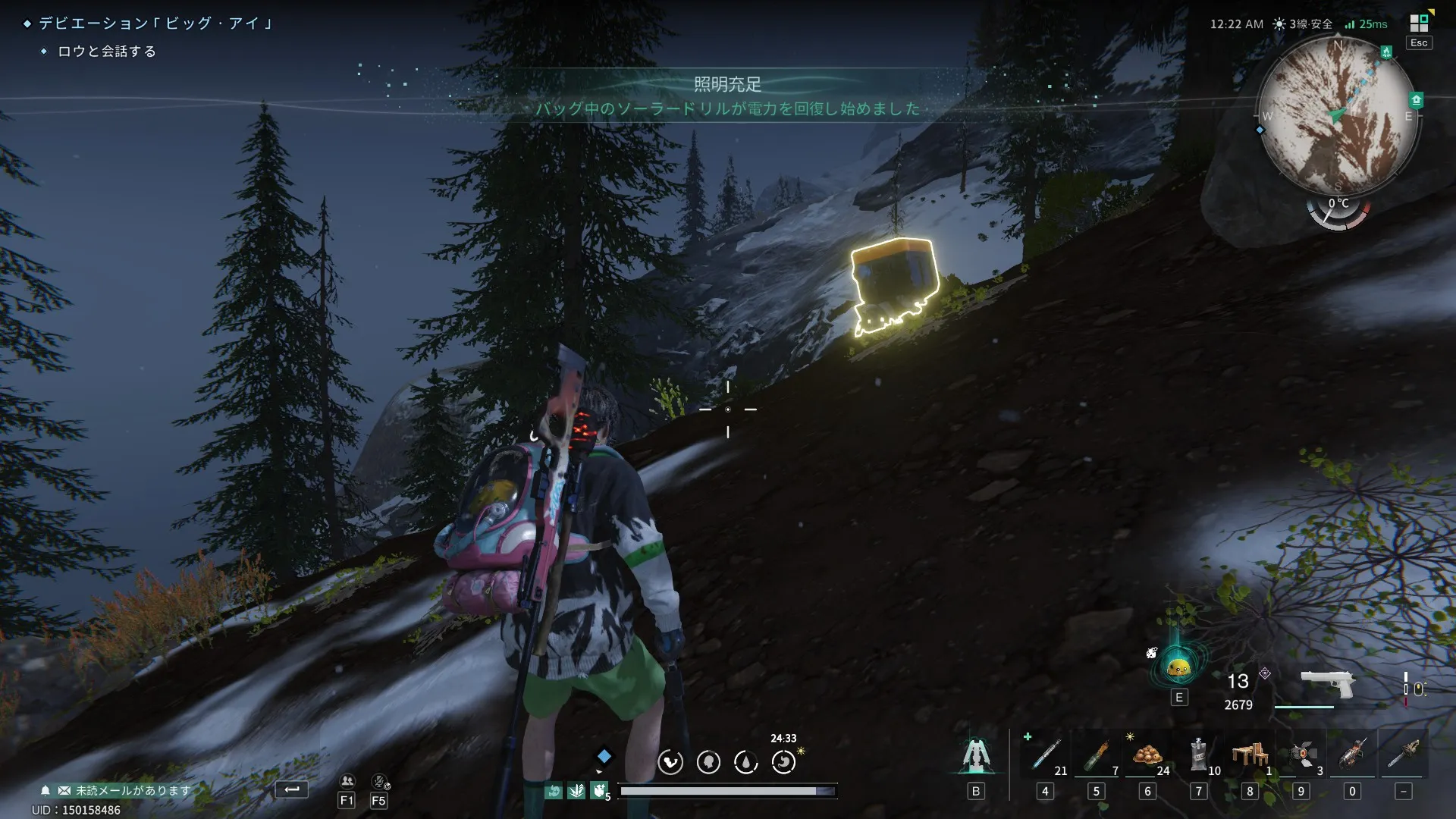Toggle the muted microphone icon
This screenshot has width=1456, height=819.
coord(379,781)
